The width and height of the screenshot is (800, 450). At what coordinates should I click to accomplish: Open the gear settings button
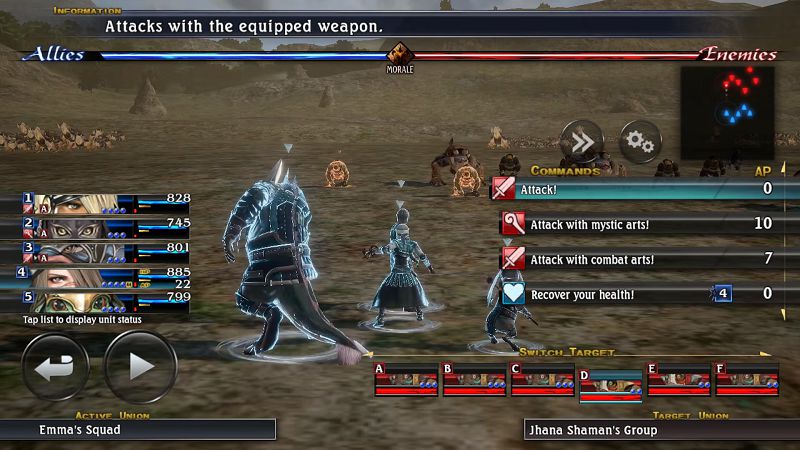point(640,144)
